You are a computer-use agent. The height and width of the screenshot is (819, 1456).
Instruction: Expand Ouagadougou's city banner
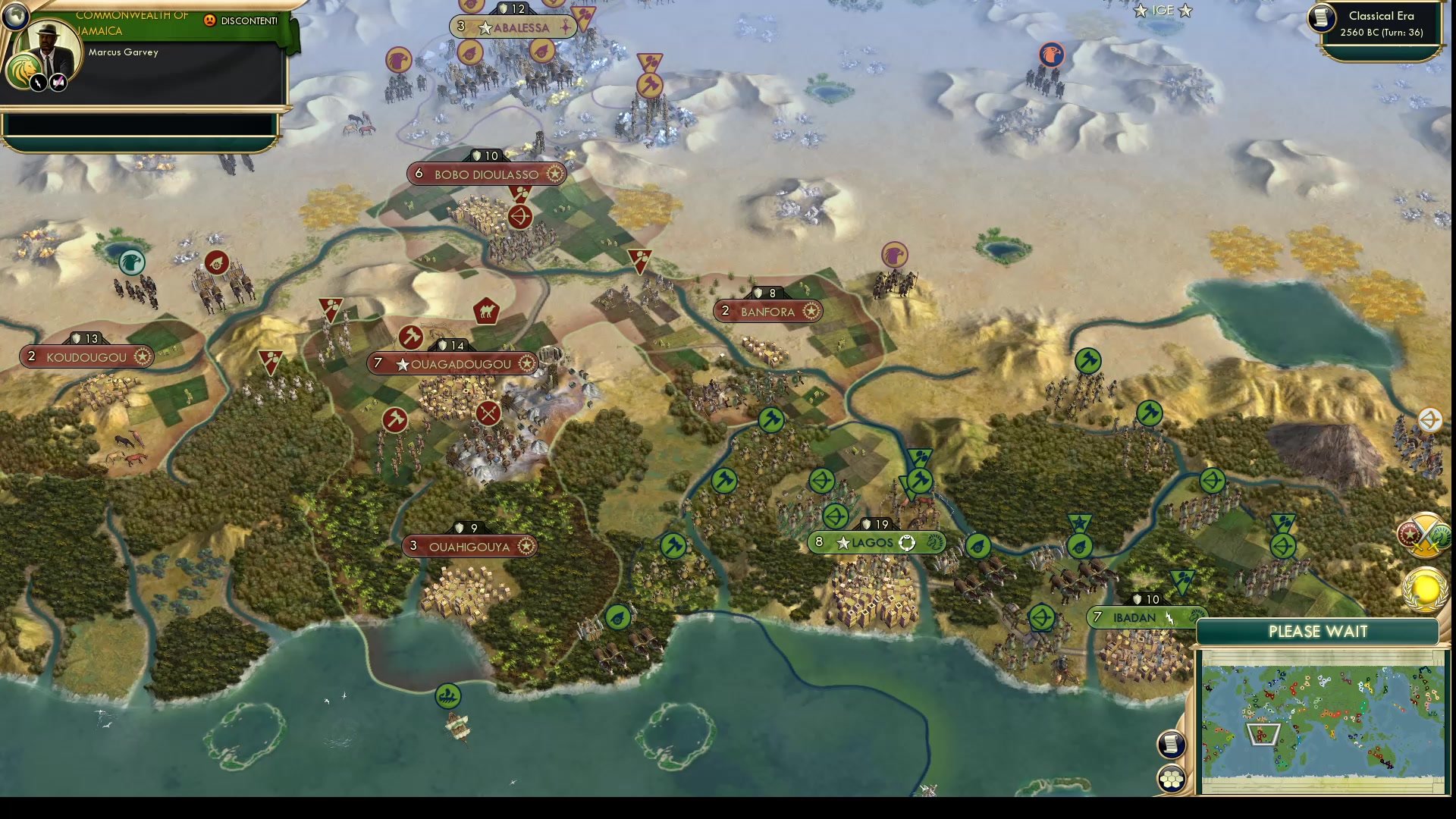[x=526, y=363]
